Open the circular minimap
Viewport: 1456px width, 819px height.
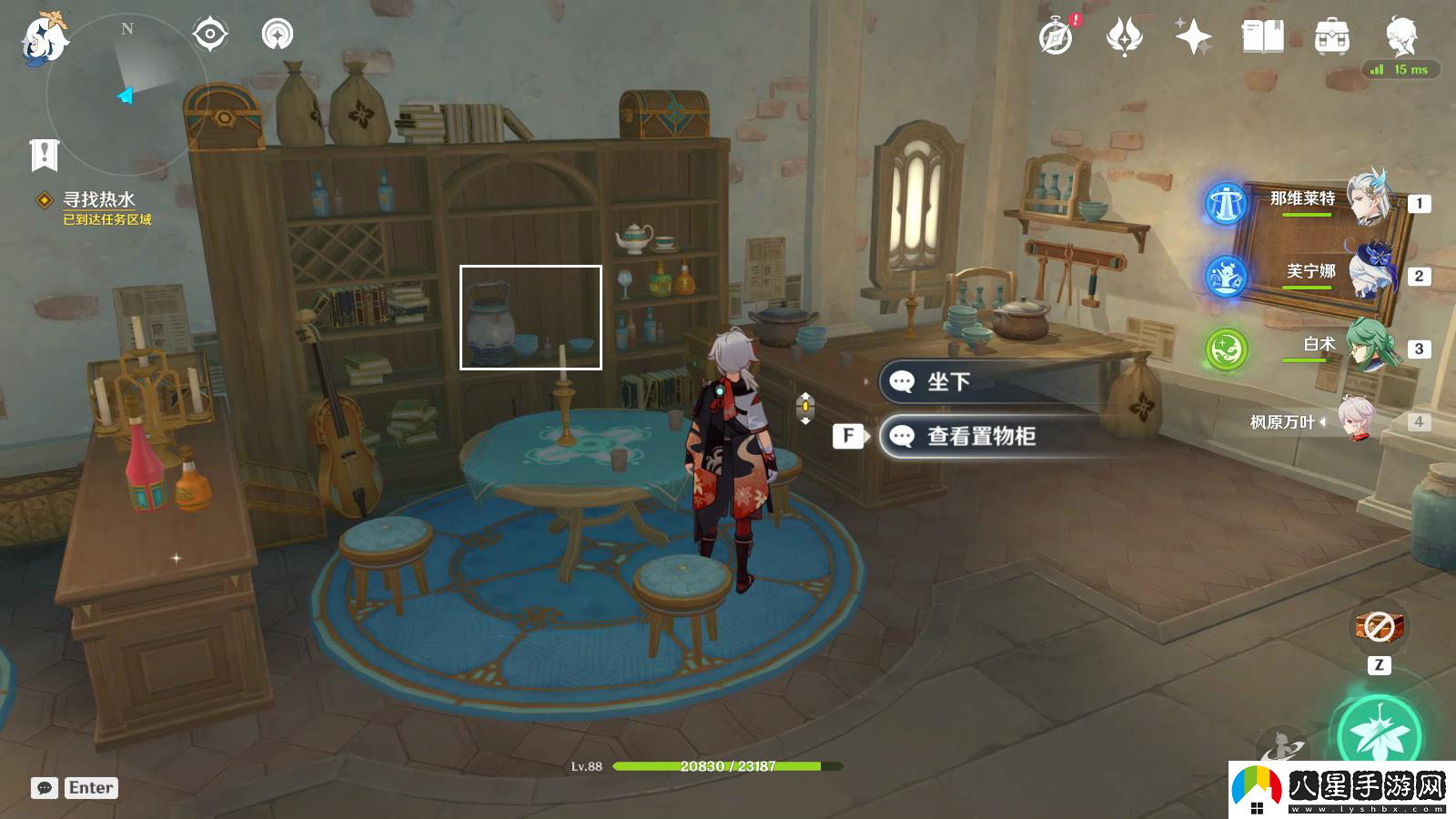[x=126, y=93]
